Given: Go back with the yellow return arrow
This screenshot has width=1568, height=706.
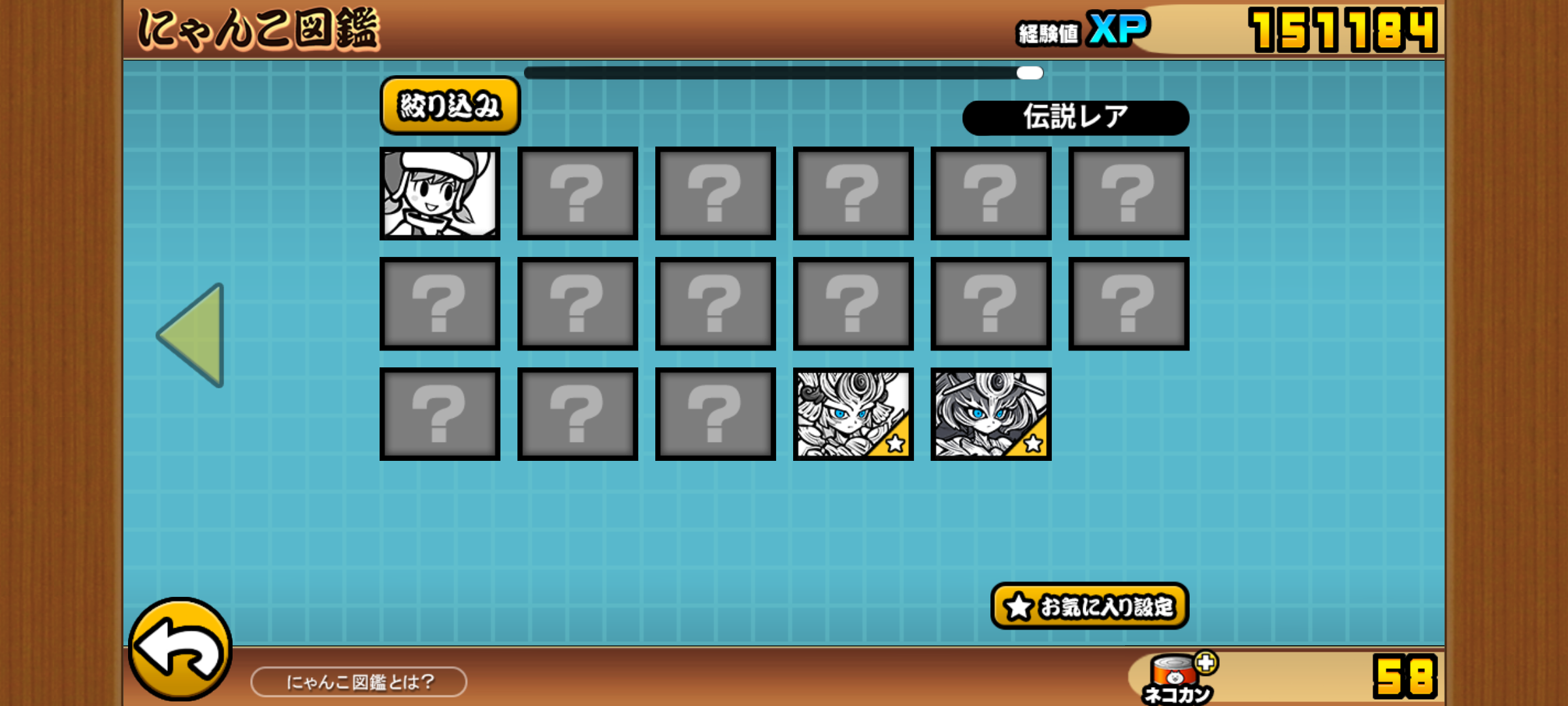Looking at the screenshot, I should pos(180,649).
